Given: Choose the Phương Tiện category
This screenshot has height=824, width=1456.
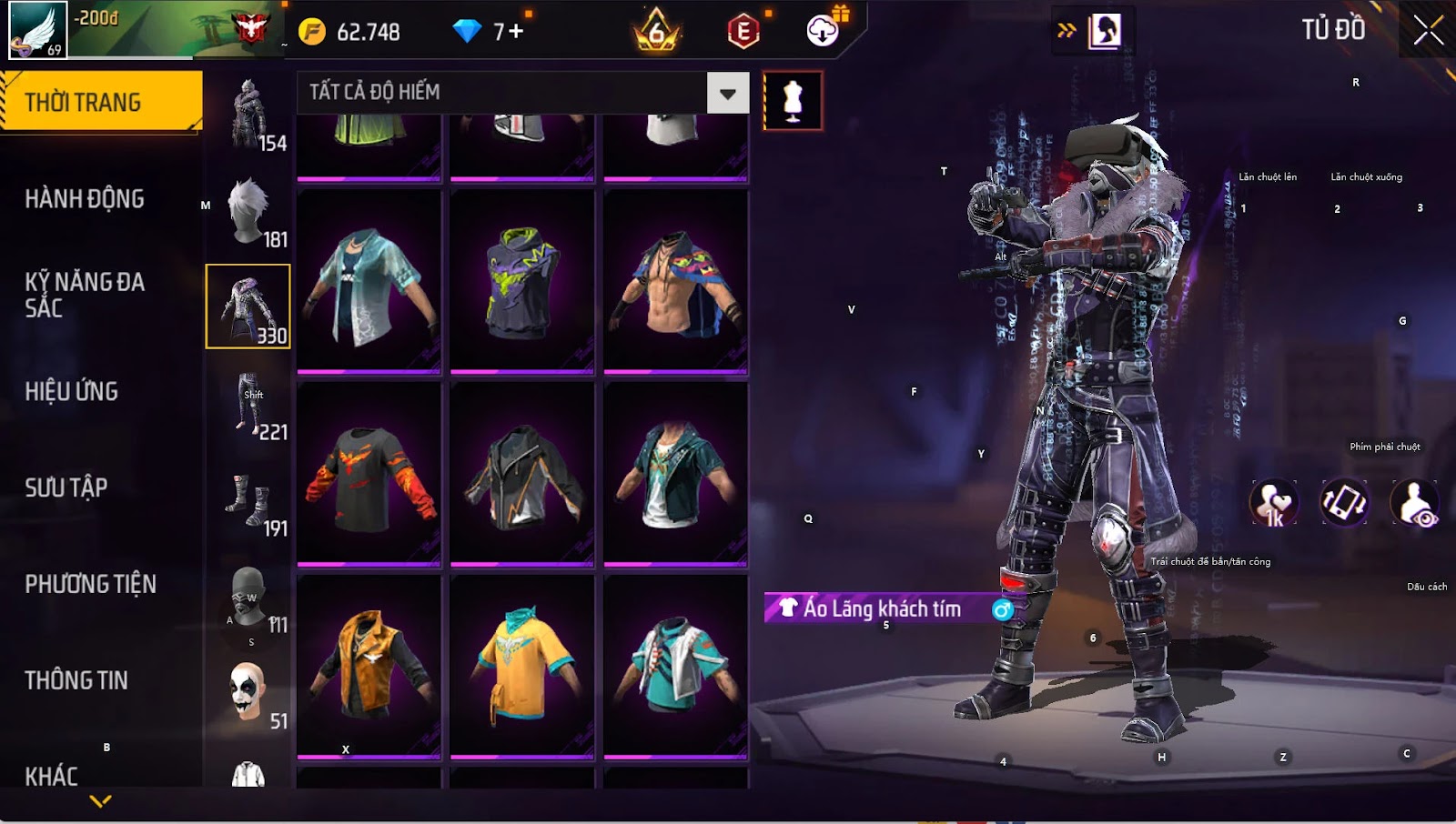Looking at the screenshot, I should (x=91, y=584).
